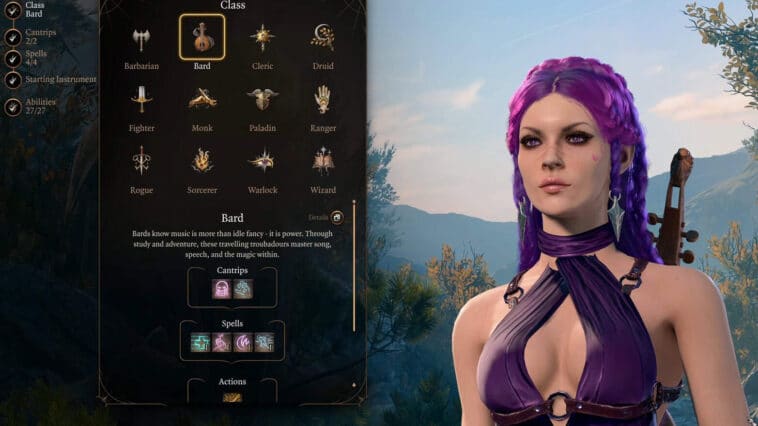This screenshot has height=426, width=758.
Task: Select the Druid class
Action: tap(322, 38)
